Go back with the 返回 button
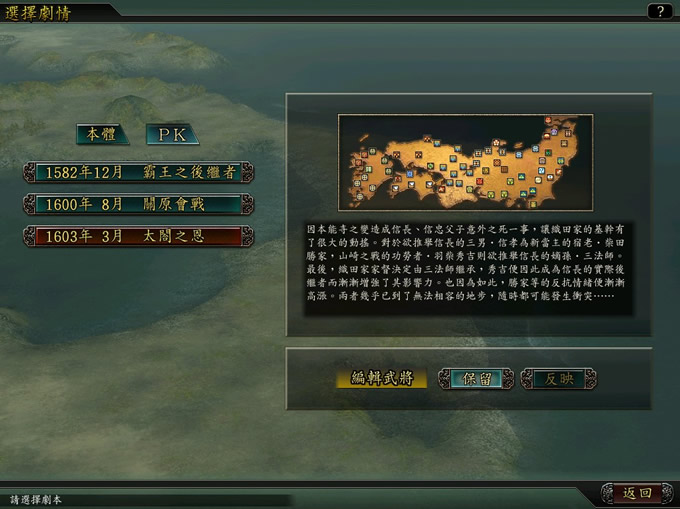This screenshot has height=509, width=680. pos(636,493)
